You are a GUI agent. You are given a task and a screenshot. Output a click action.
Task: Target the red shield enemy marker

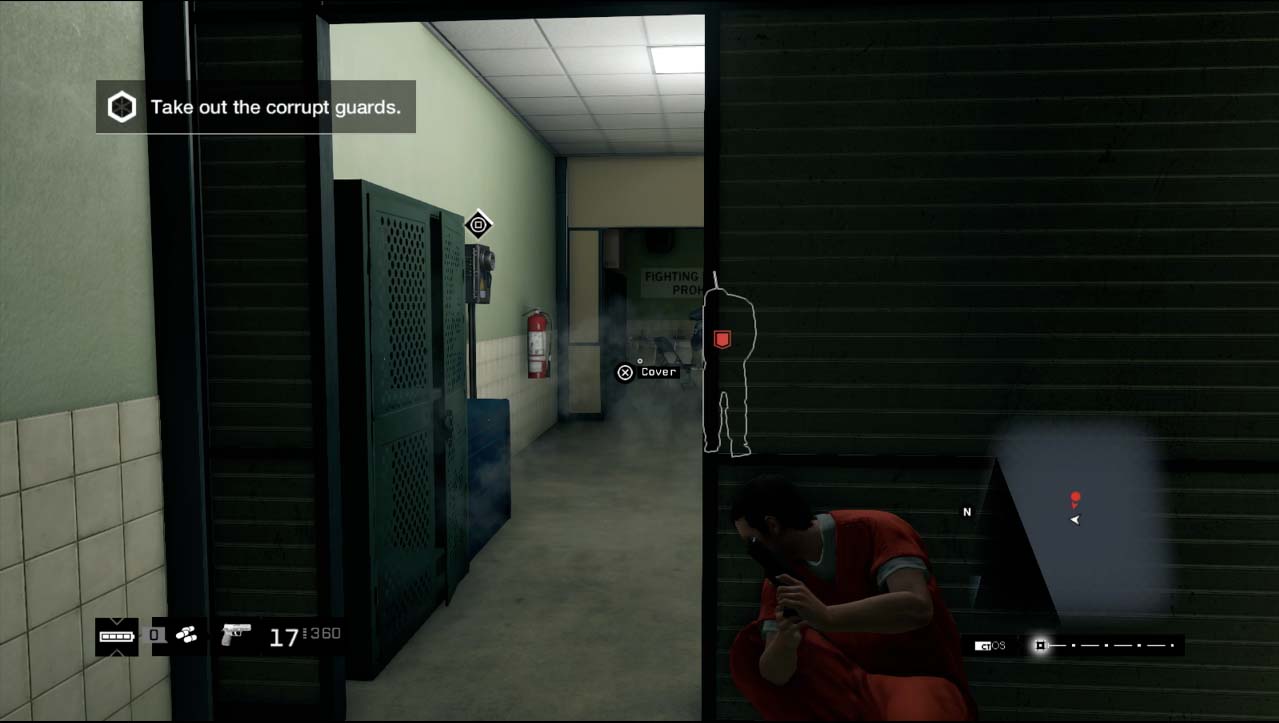721,340
